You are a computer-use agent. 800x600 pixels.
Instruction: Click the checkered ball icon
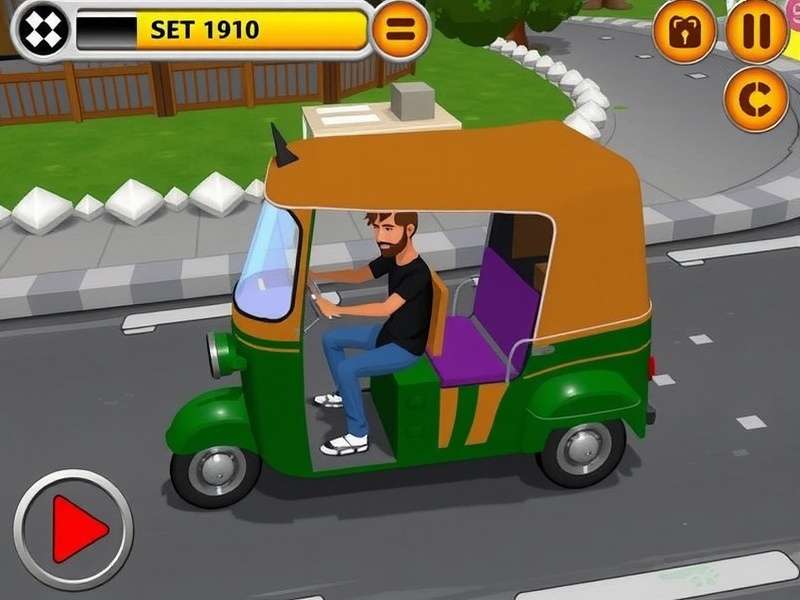(x=43, y=30)
